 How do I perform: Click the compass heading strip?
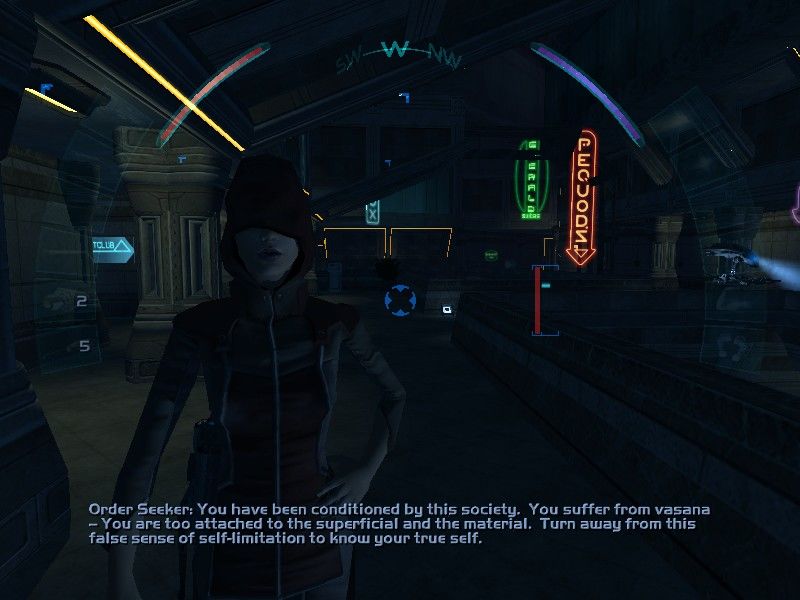[397, 52]
